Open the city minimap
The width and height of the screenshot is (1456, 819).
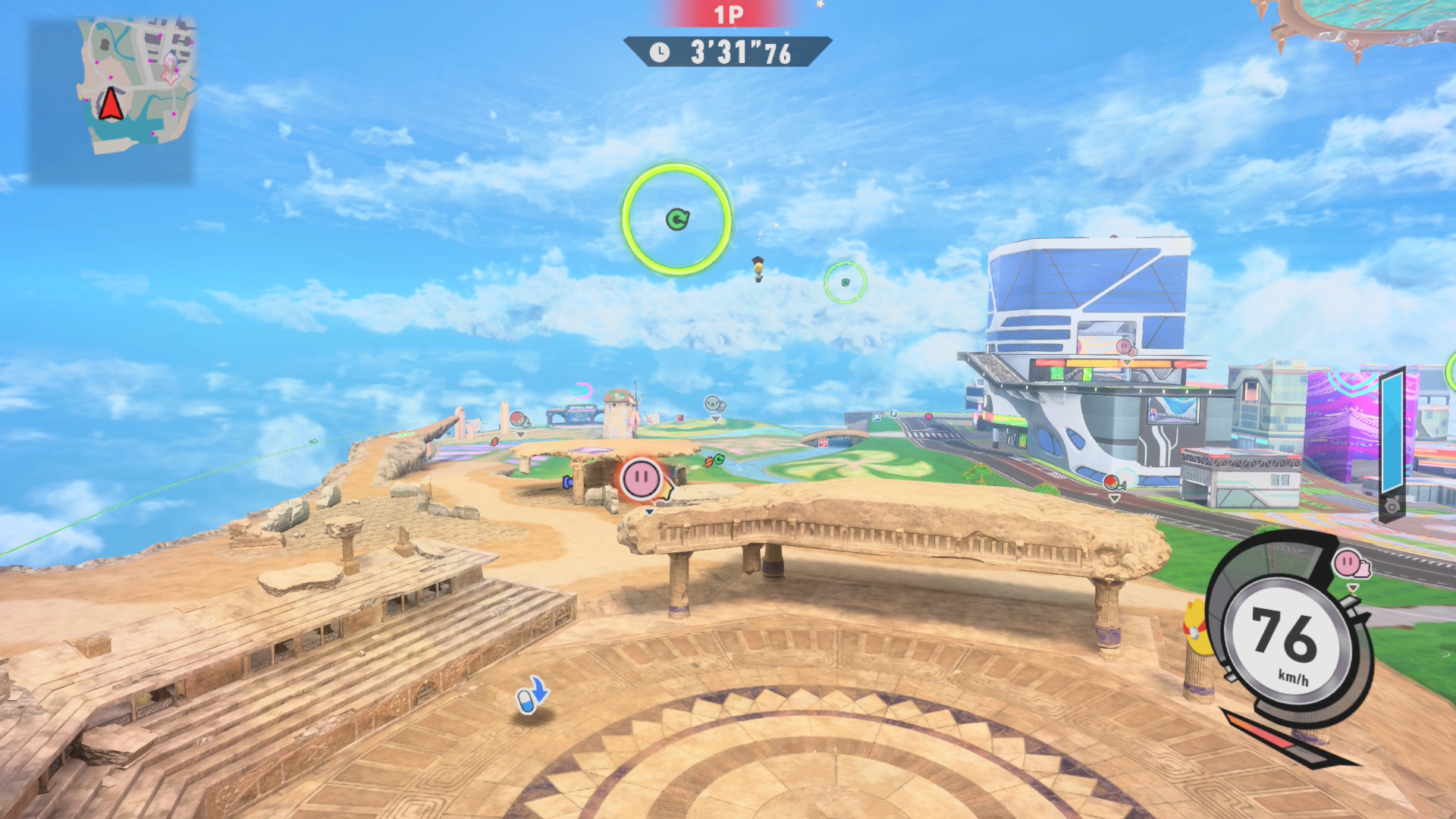[x=111, y=99]
